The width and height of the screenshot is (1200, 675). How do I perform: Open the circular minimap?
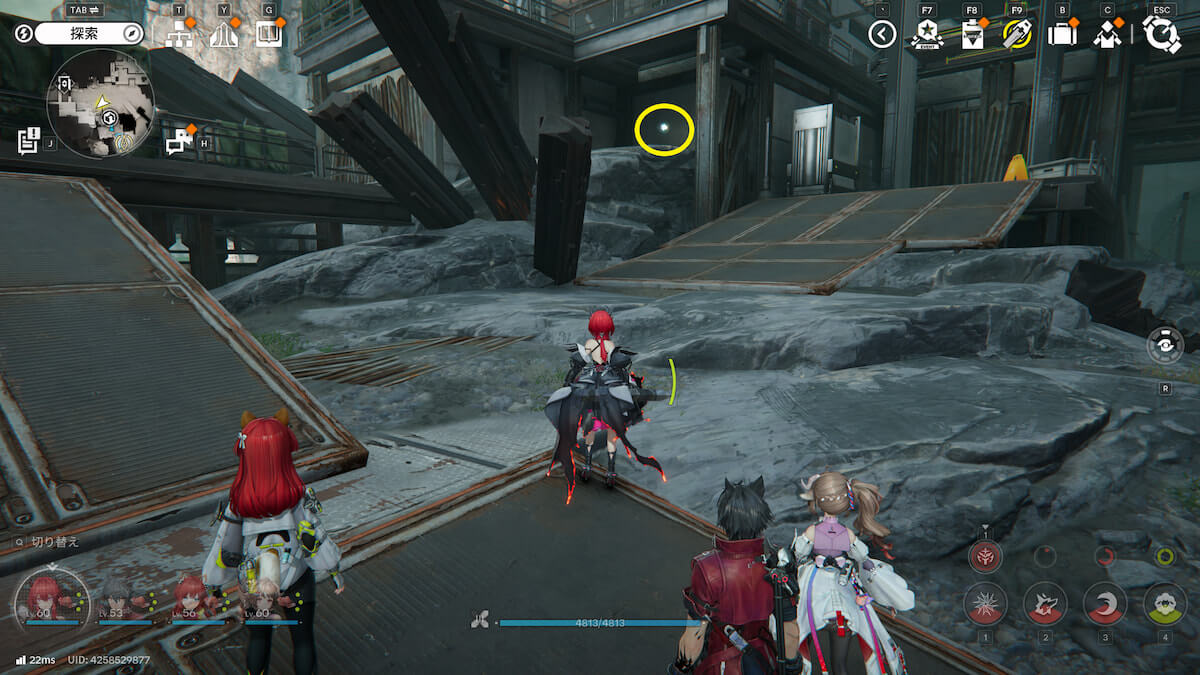(101, 103)
